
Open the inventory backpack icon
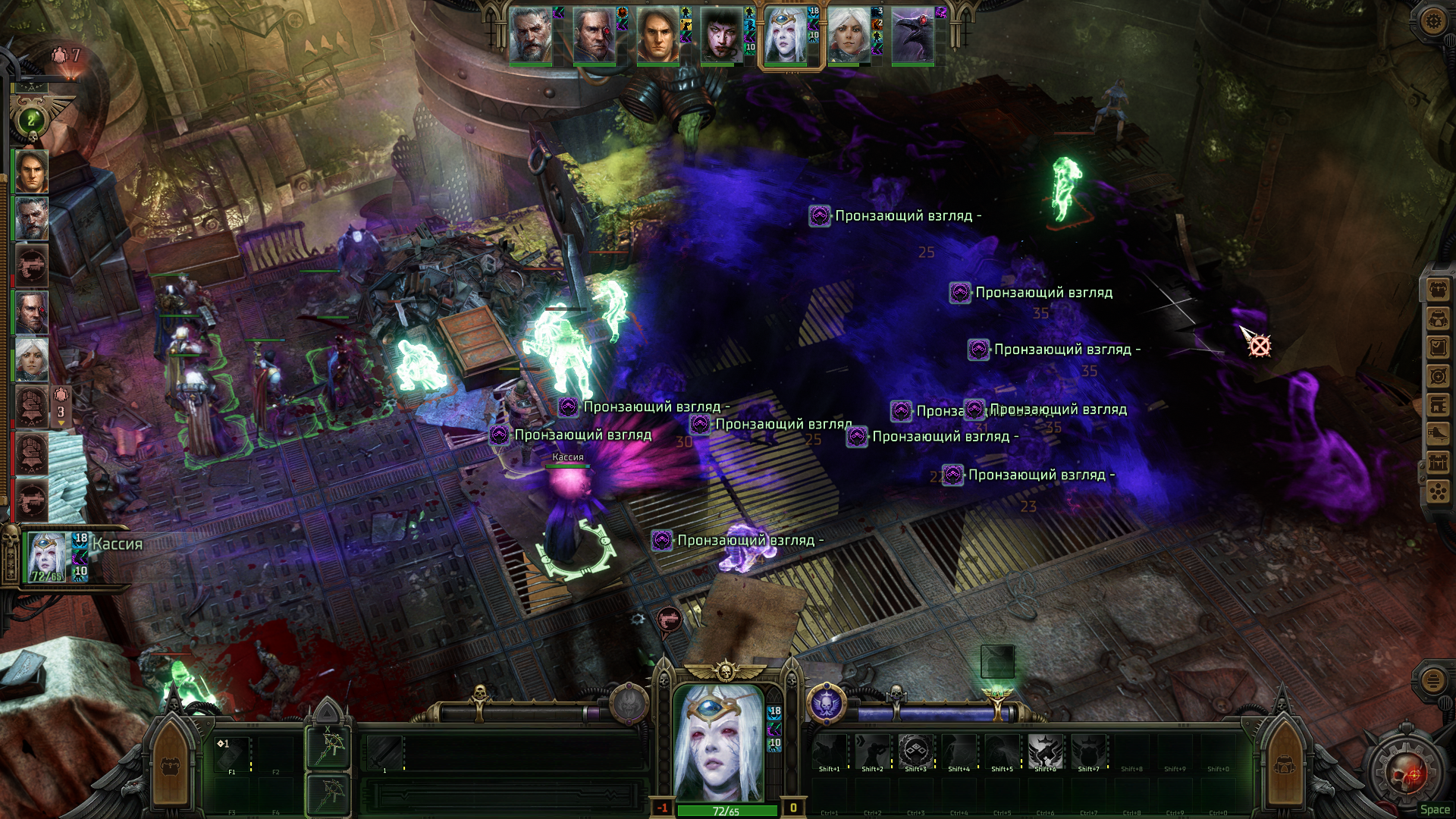(1439, 290)
